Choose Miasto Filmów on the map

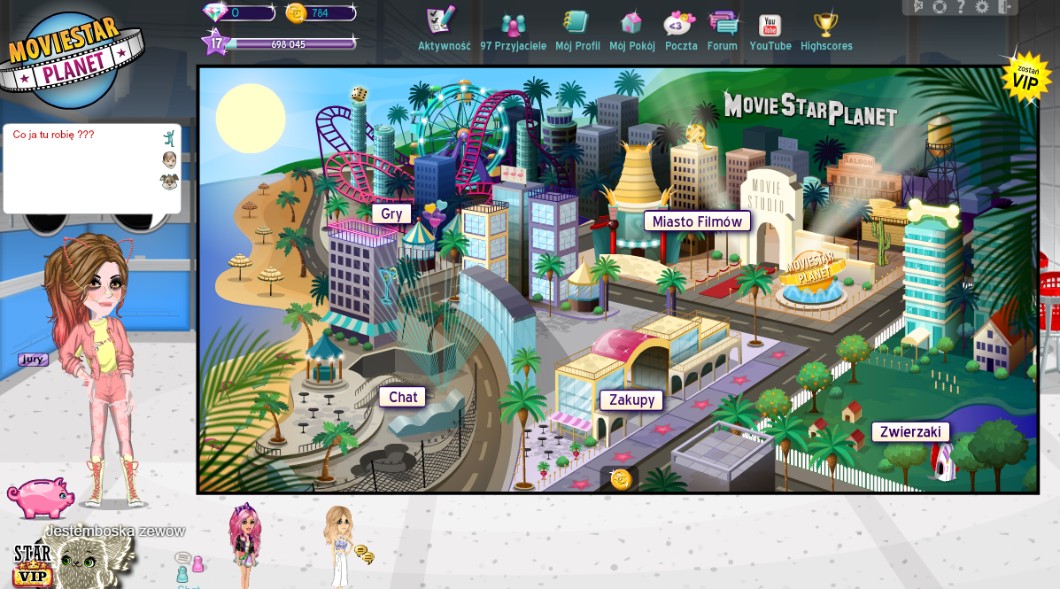(x=697, y=221)
